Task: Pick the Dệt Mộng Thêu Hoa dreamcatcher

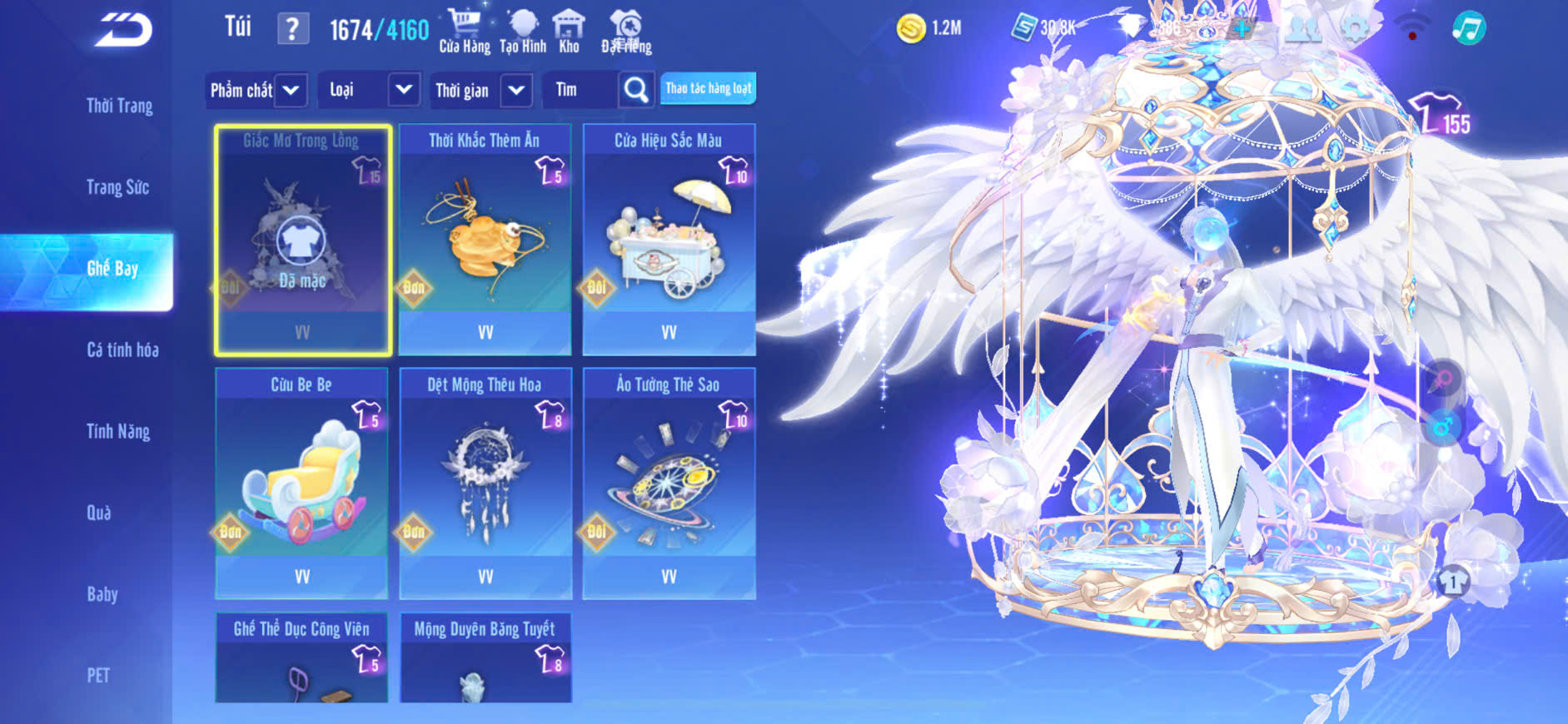Action: tap(485, 483)
